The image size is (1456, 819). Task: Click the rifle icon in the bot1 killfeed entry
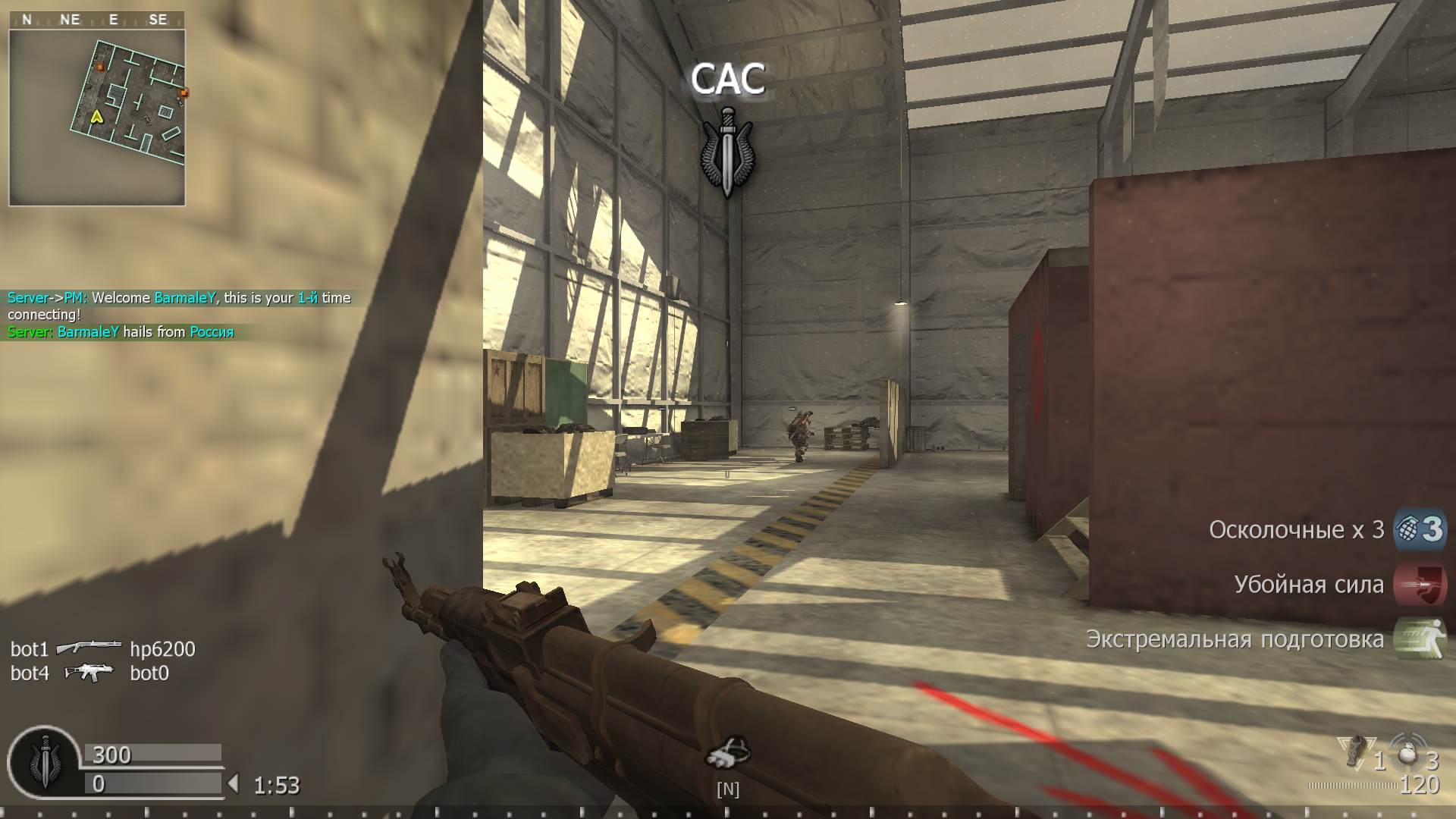click(x=91, y=647)
